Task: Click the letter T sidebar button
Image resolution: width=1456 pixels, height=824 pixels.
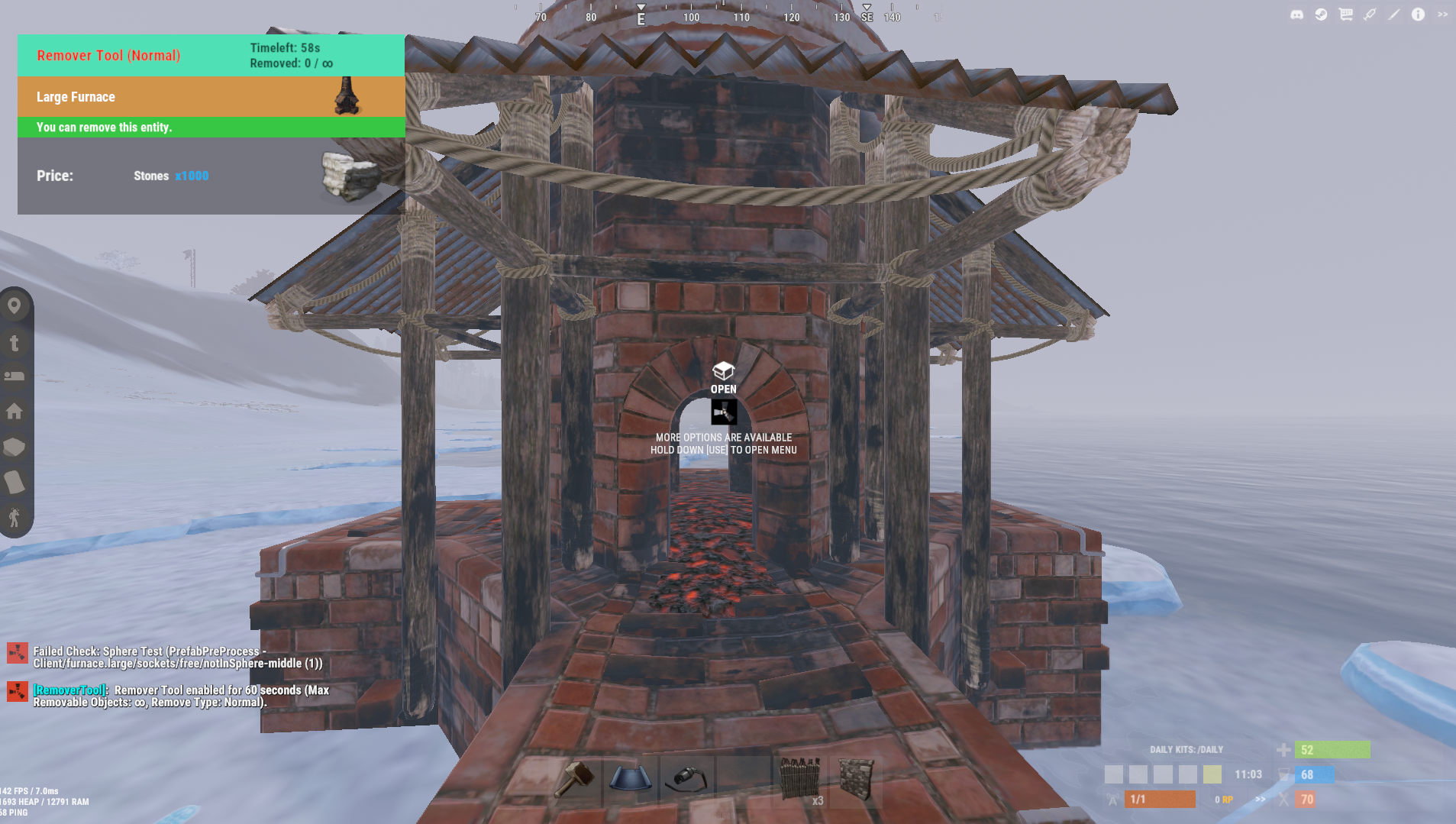Action: (x=15, y=343)
